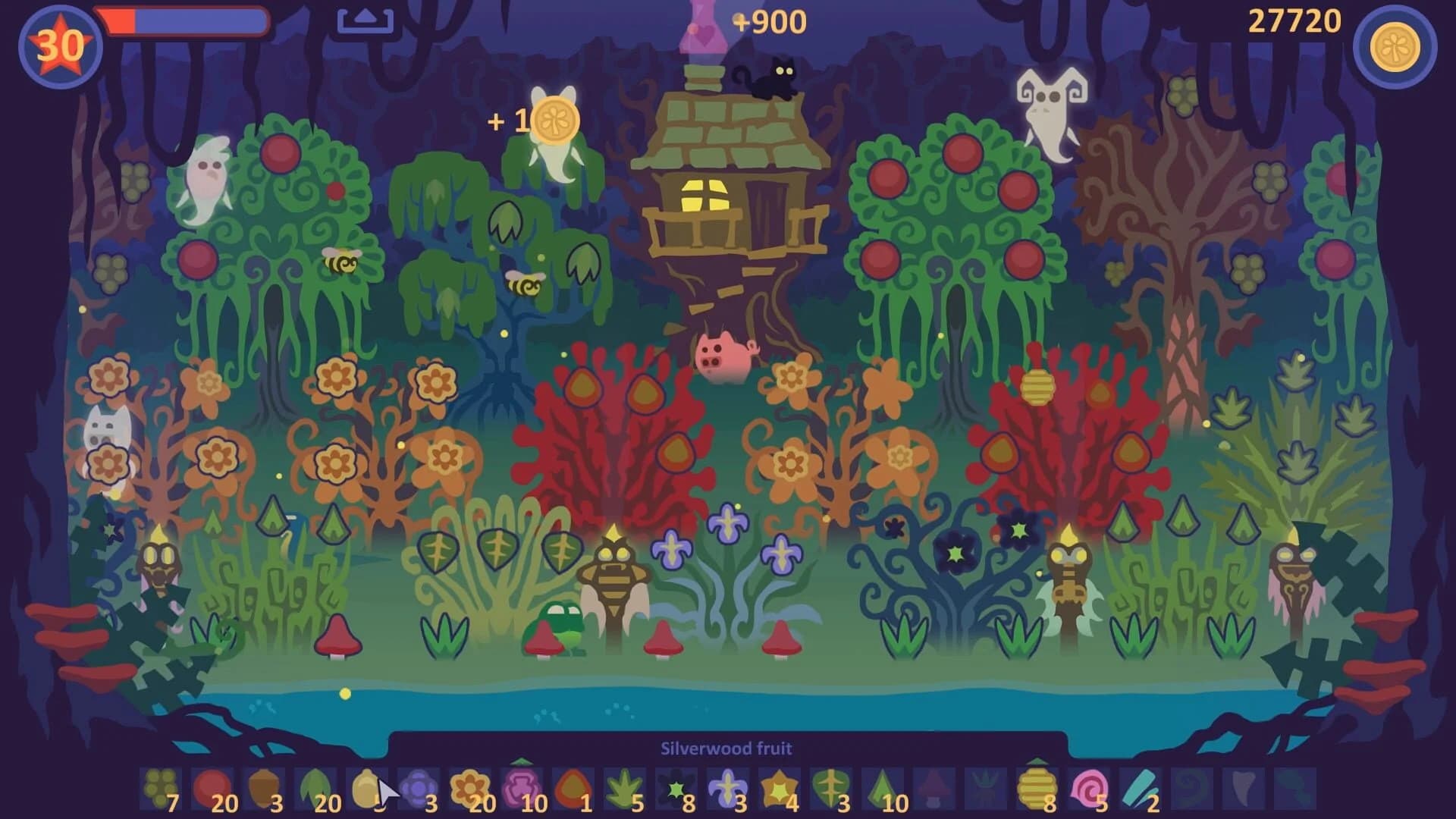
Task: Click the level 30 star badge
Action: (x=61, y=44)
